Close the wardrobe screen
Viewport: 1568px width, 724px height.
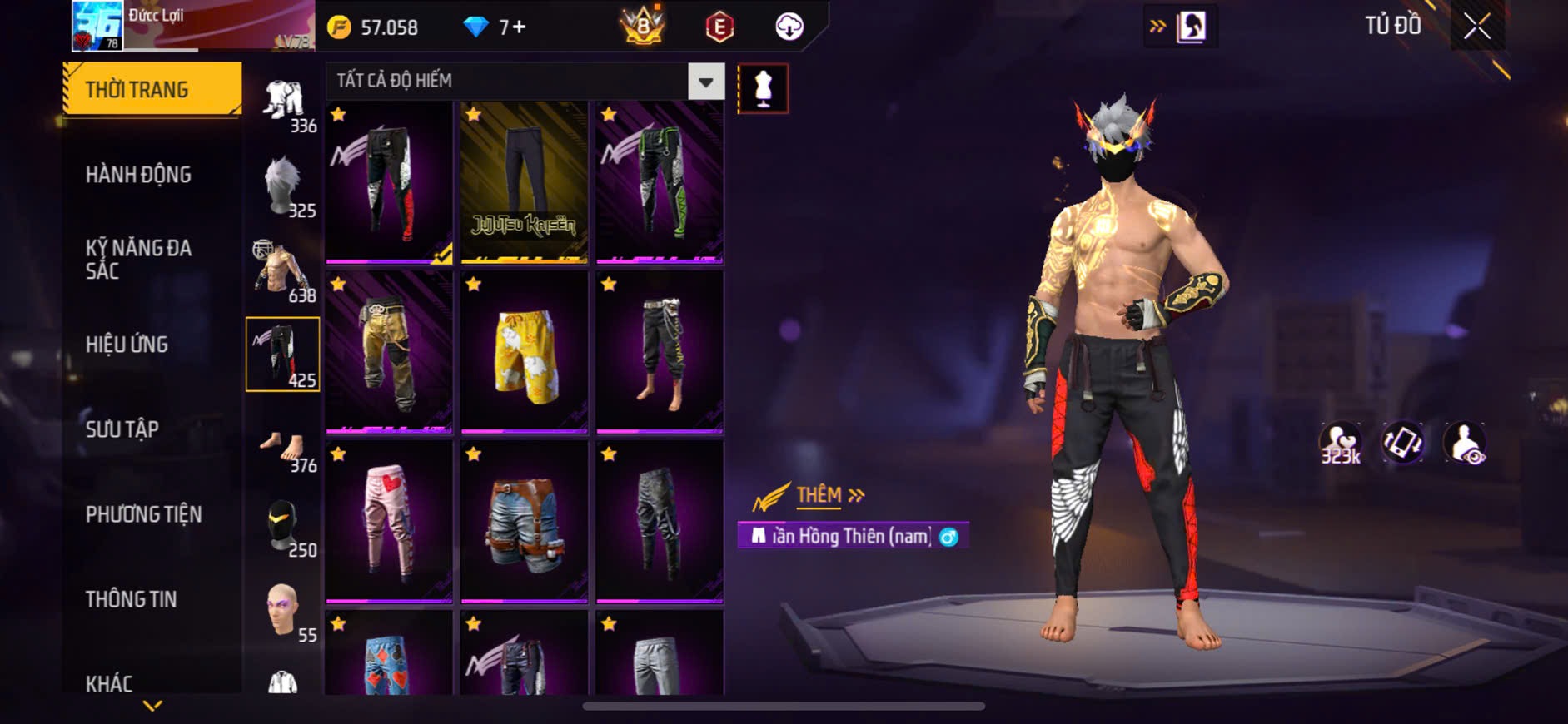(1477, 27)
